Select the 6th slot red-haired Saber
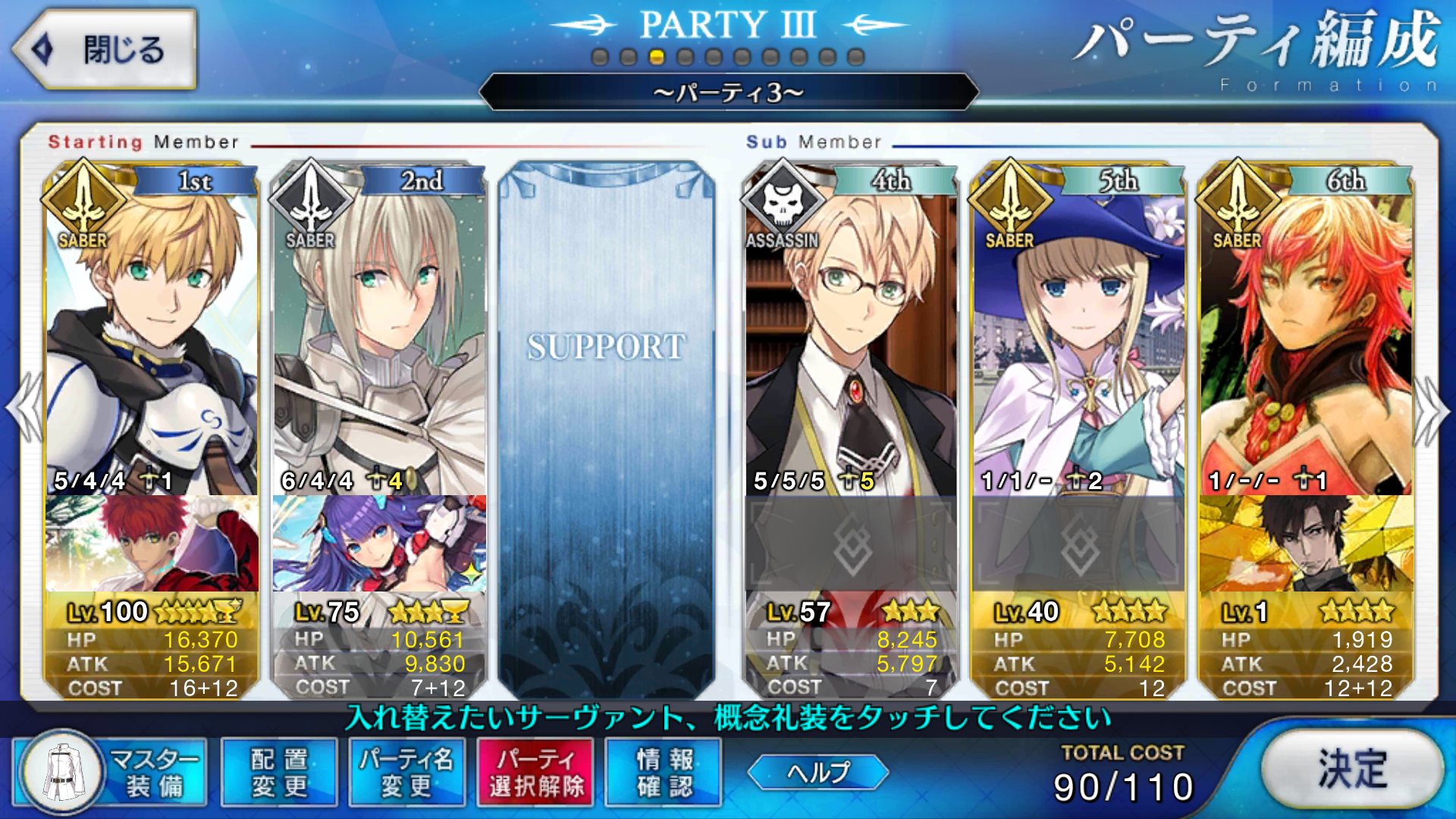 pos(1306,341)
